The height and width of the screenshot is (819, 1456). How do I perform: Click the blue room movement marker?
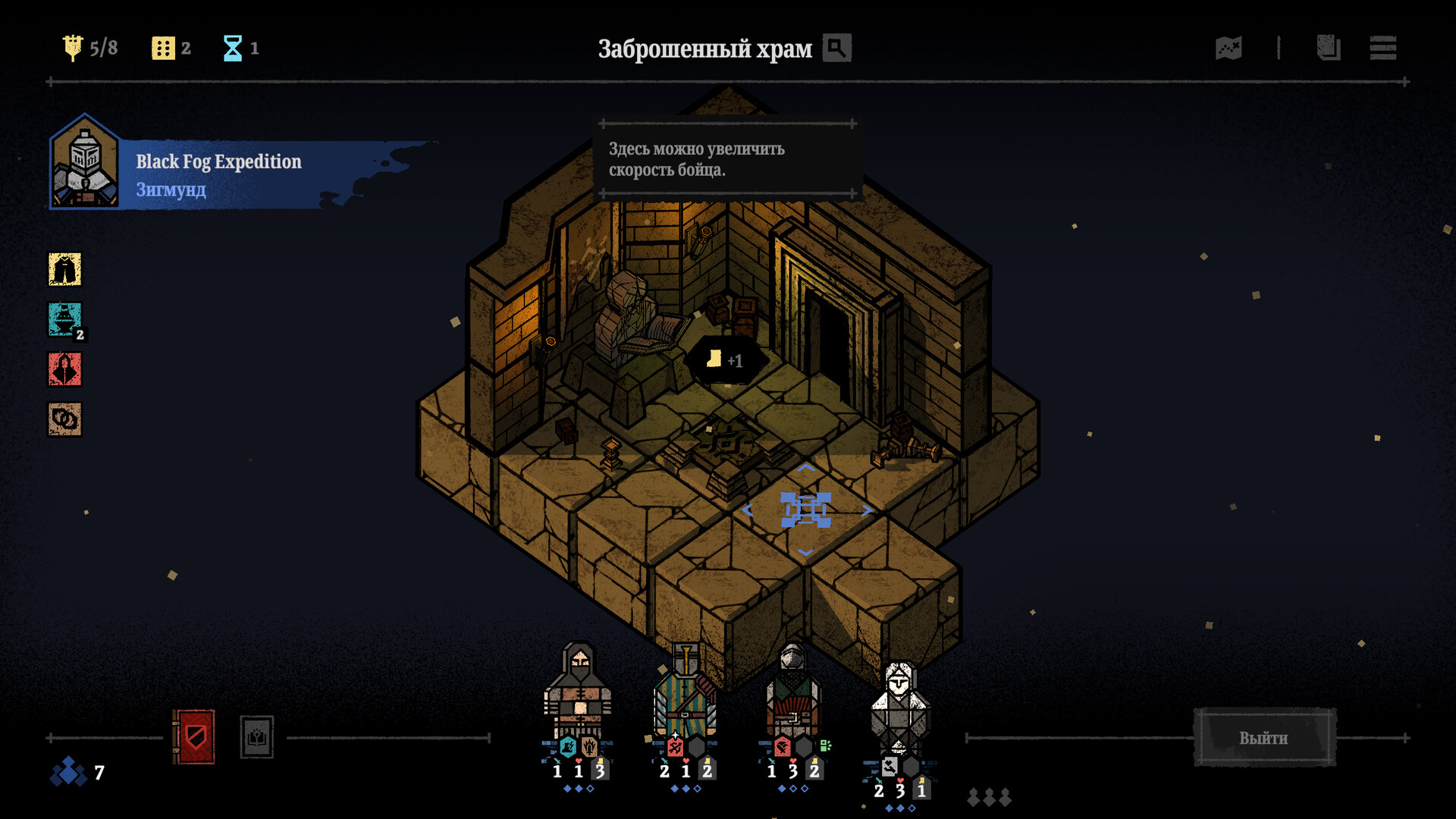(x=805, y=510)
